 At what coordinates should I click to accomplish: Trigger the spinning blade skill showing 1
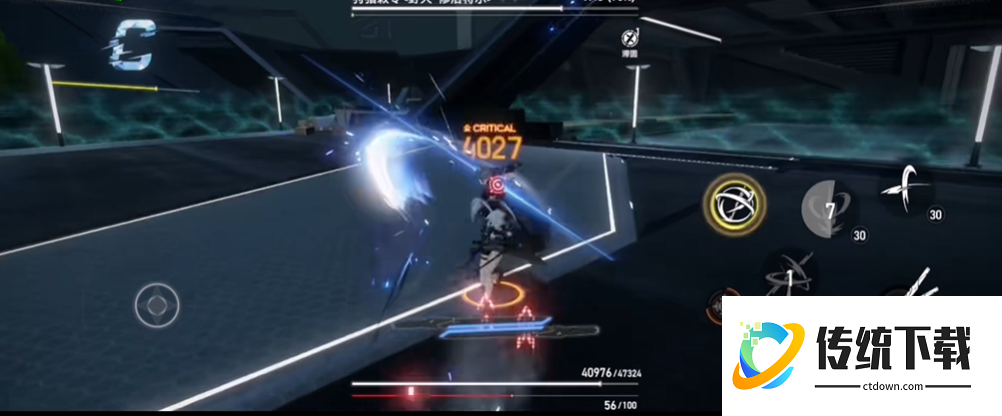point(791,275)
